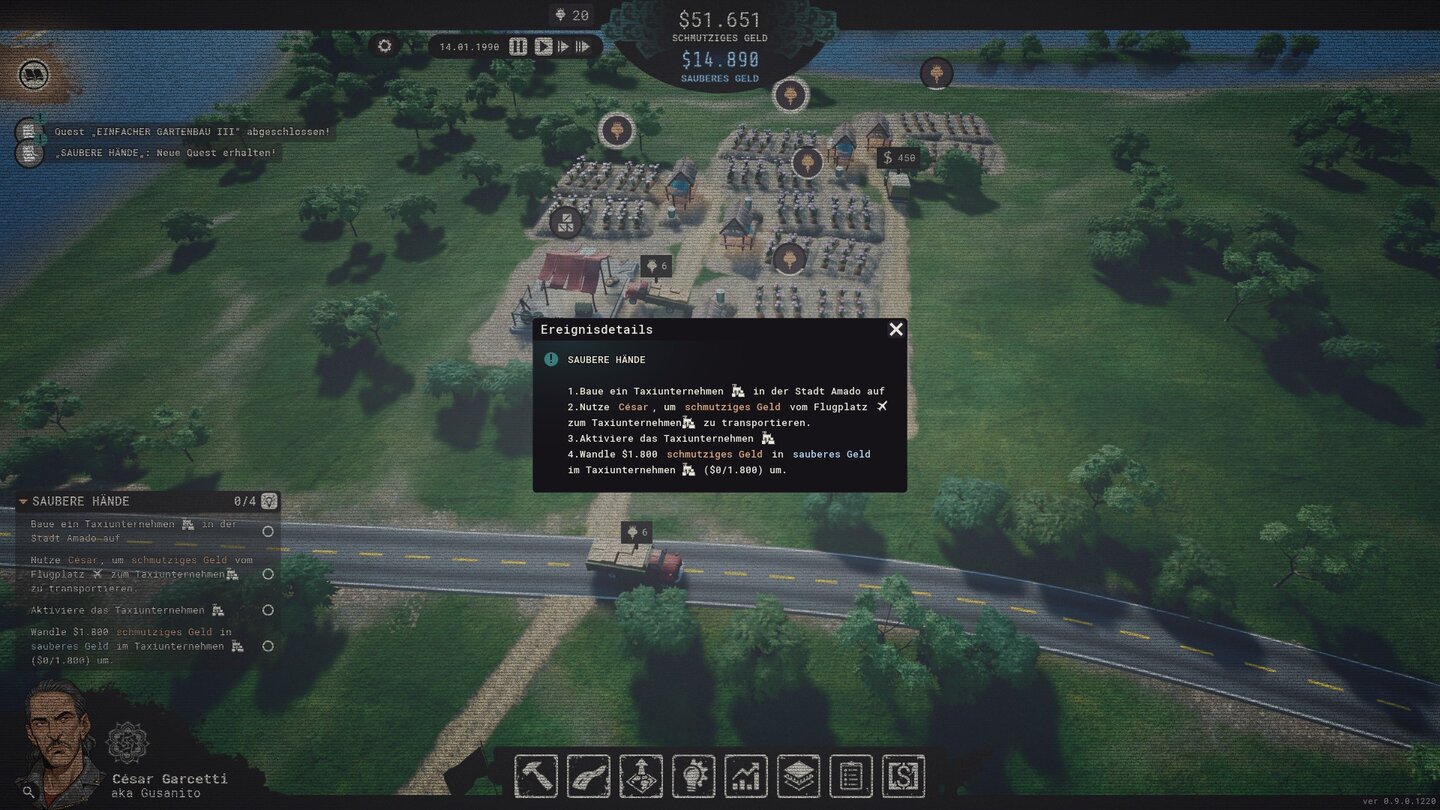Open the upgrade menu with arrow icon

640,775
